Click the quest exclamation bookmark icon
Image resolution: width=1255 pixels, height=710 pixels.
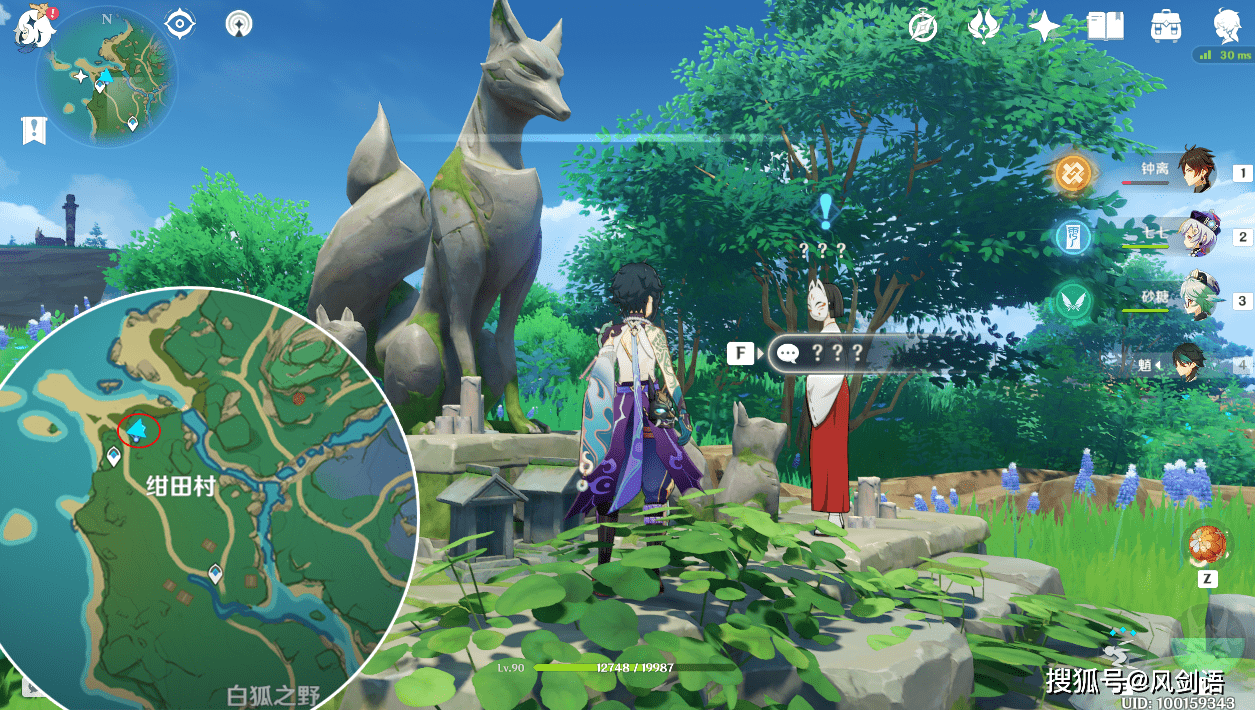tap(35, 130)
